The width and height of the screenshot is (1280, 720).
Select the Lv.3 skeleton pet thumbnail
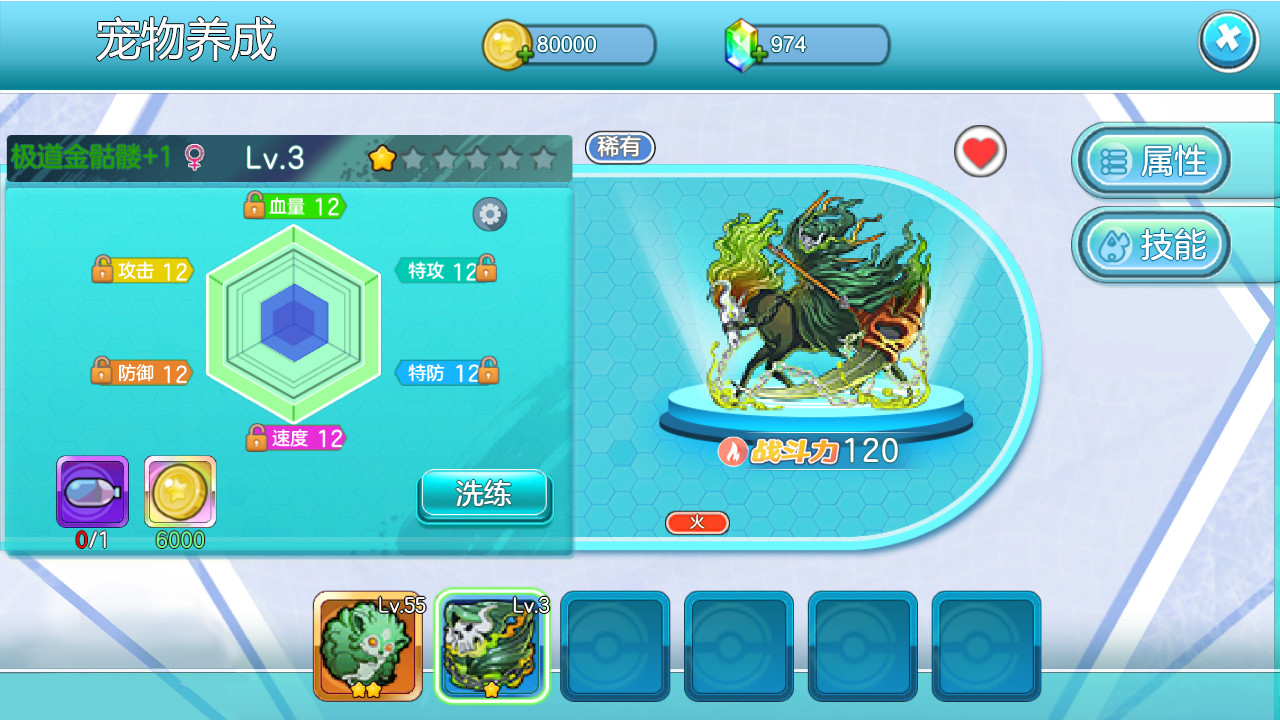click(492, 646)
